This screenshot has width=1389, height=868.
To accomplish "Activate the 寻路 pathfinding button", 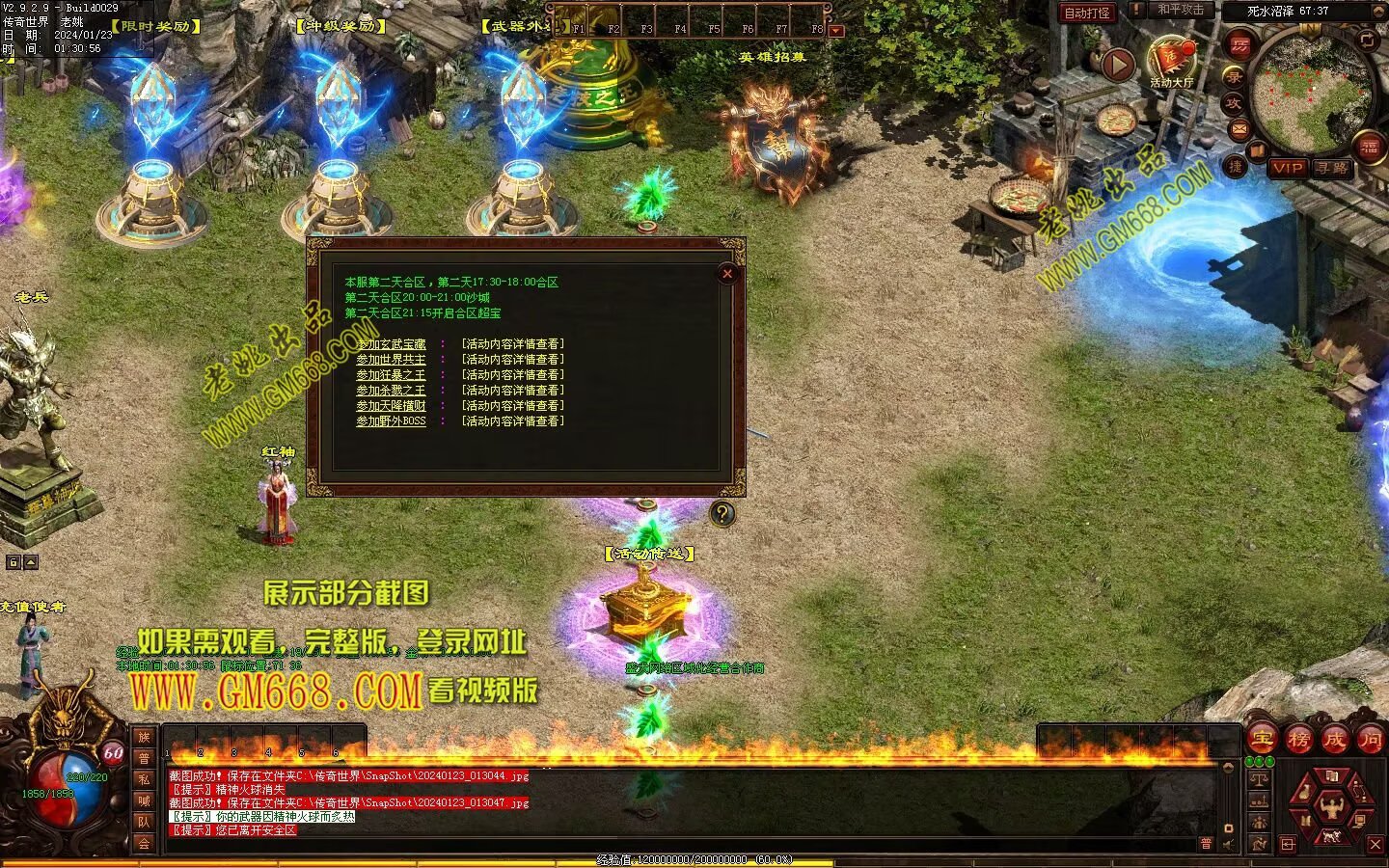I will click(x=1332, y=168).
